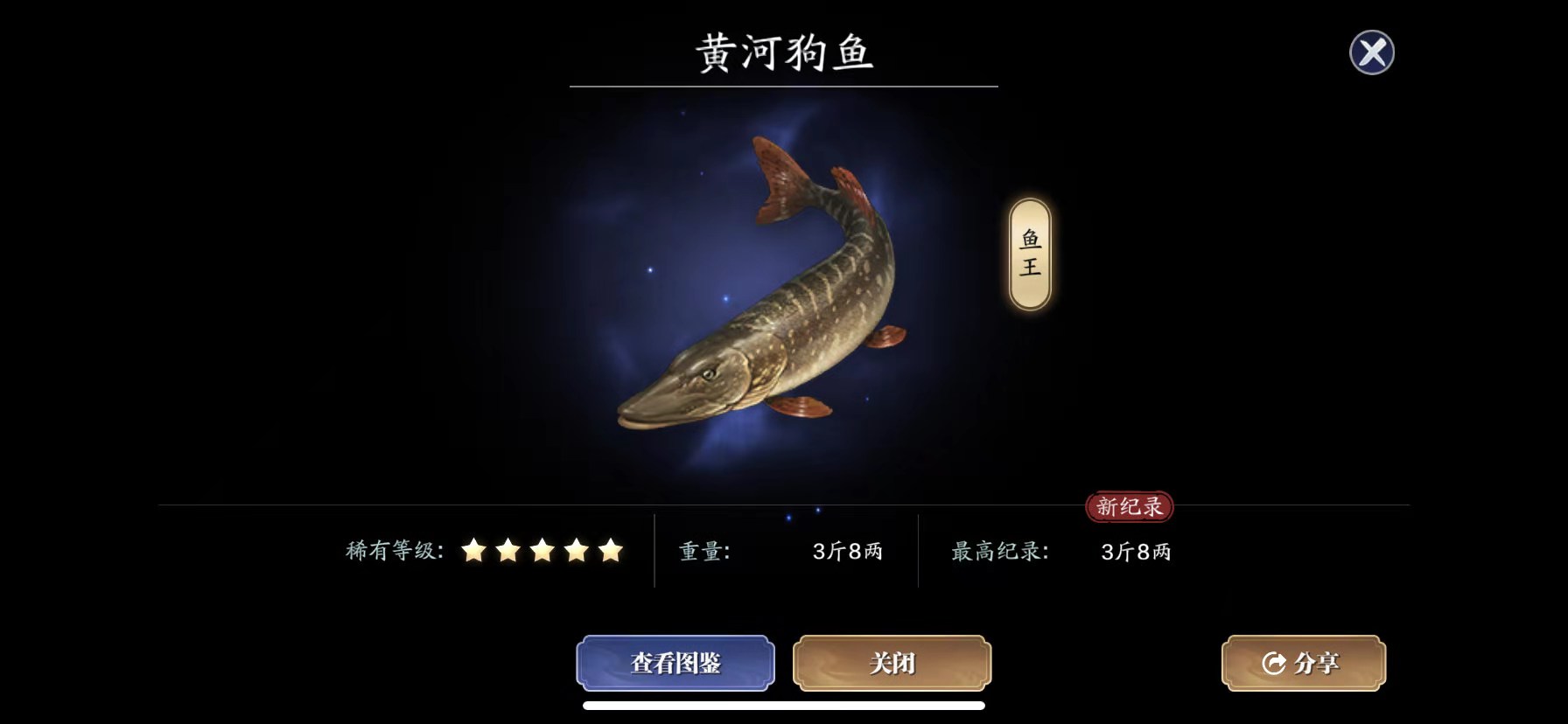Tap the second rarity star
This screenshot has height=724, width=1568.
pos(508,551)
